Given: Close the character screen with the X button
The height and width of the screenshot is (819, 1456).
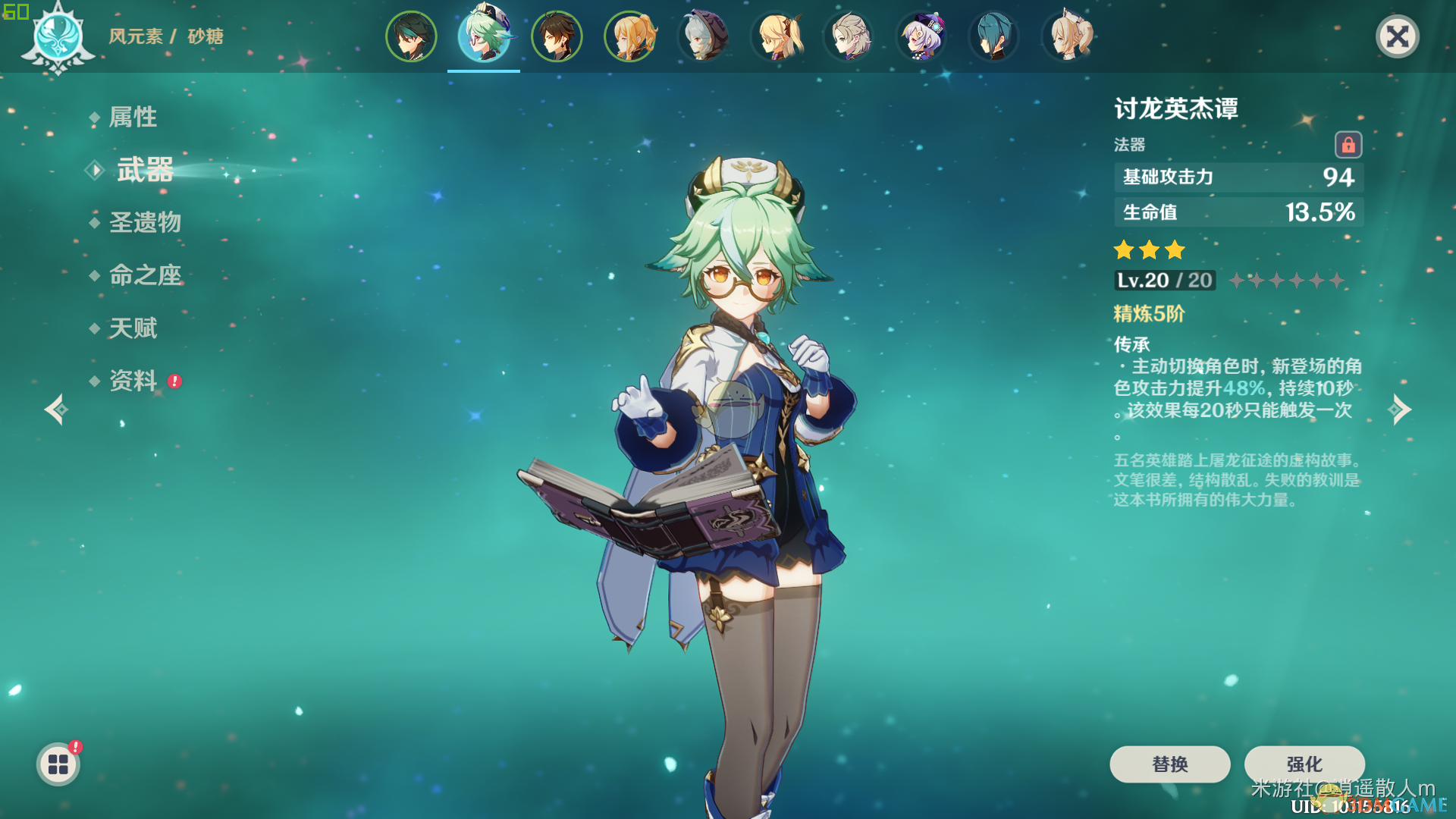Looking at the screenshot, I should click(1397, 36).
